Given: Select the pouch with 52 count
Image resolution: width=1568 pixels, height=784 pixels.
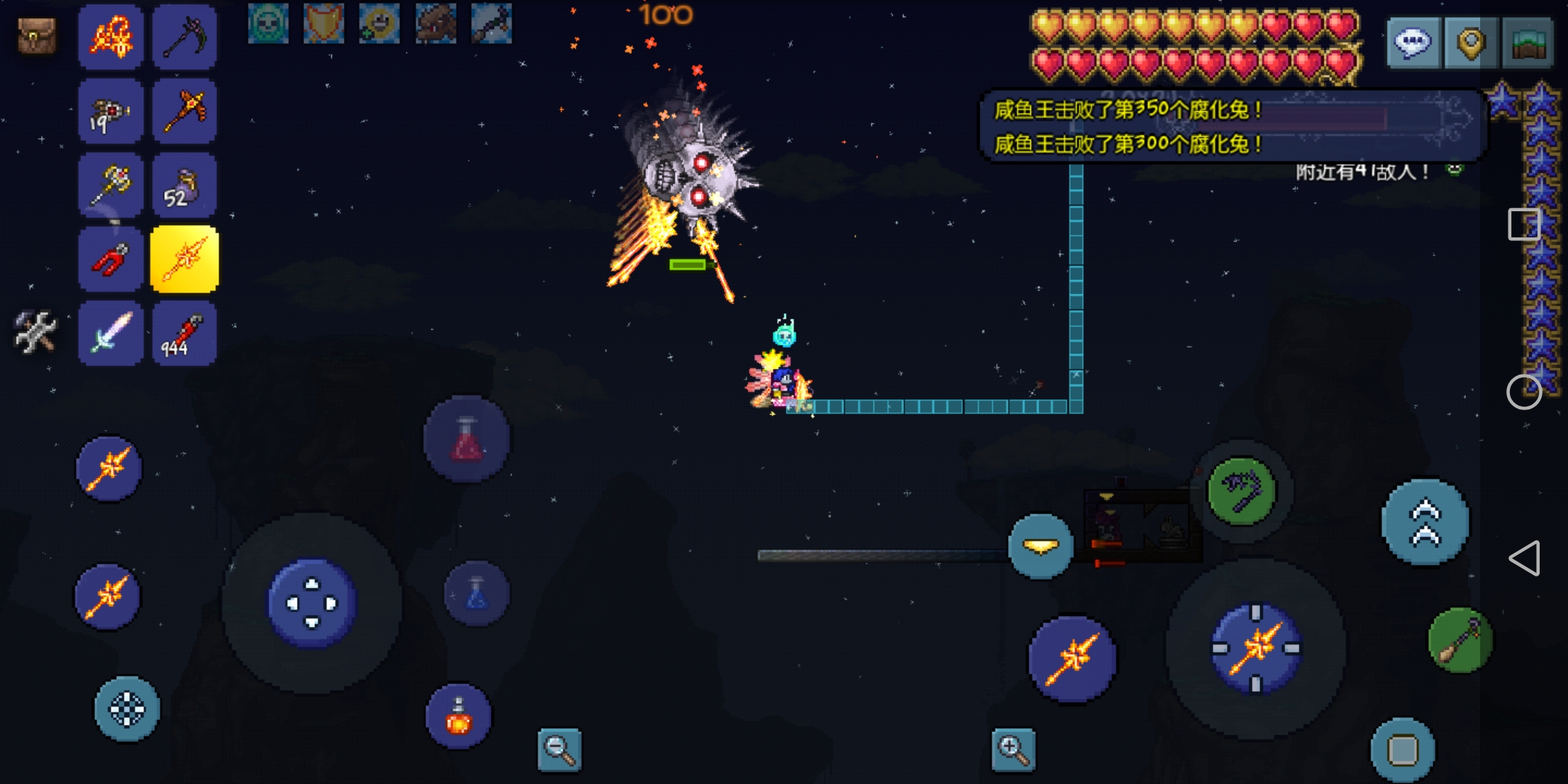Looking at the screenshot, I should point(184,185).
